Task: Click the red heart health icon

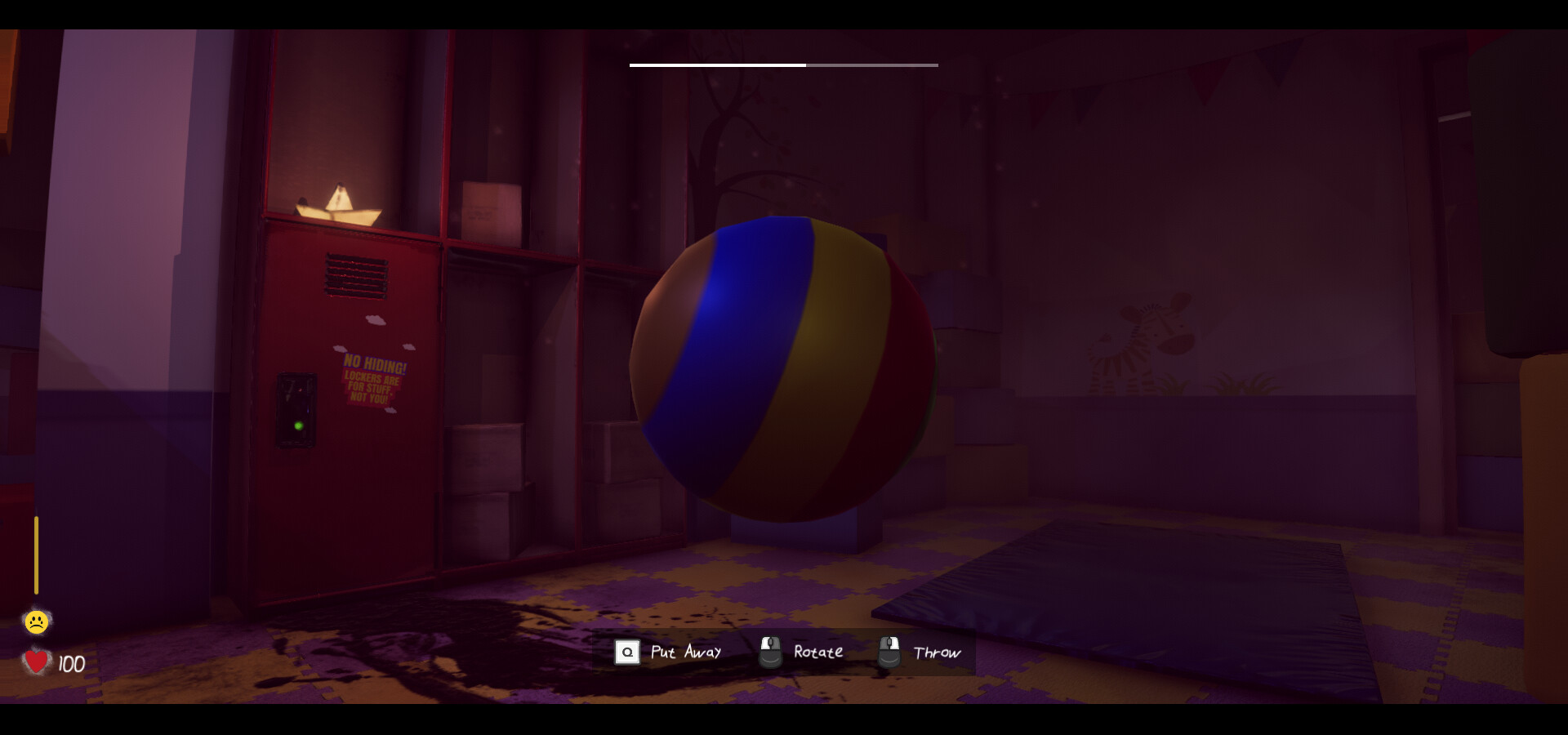Action: click(x=36, y=663)
